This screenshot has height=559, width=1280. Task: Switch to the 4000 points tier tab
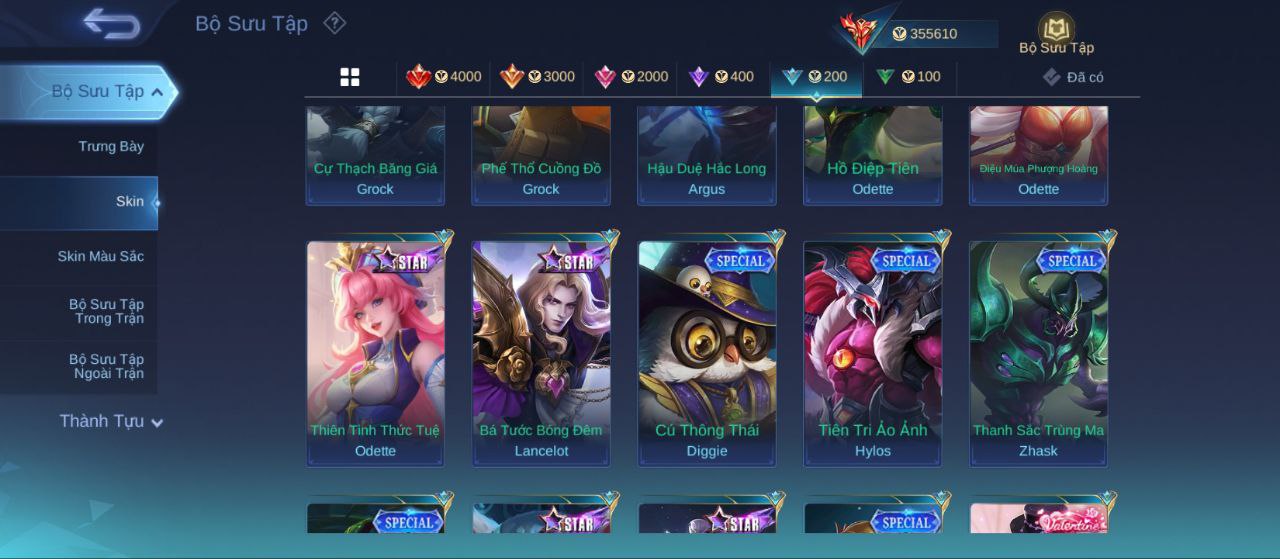point(443,77)
